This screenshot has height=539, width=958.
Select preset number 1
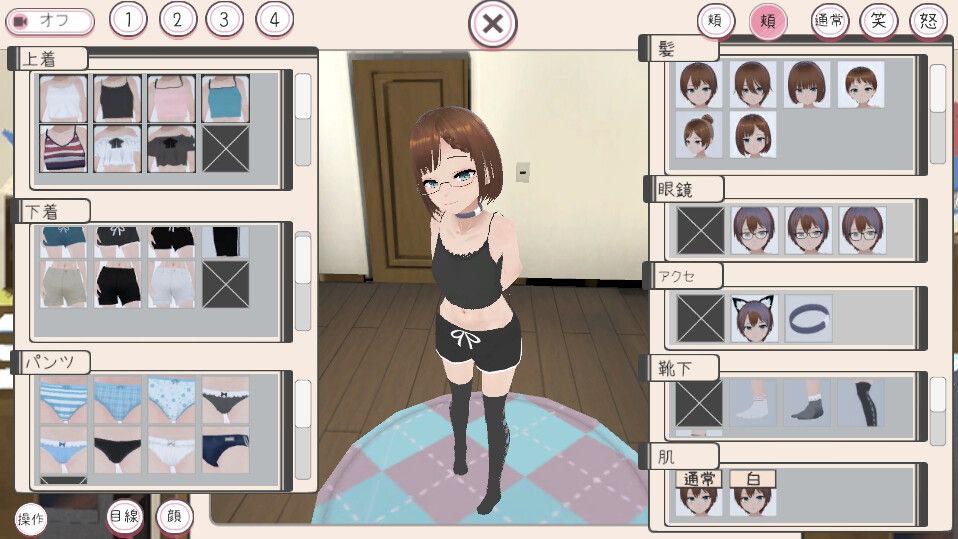point(127,19)
